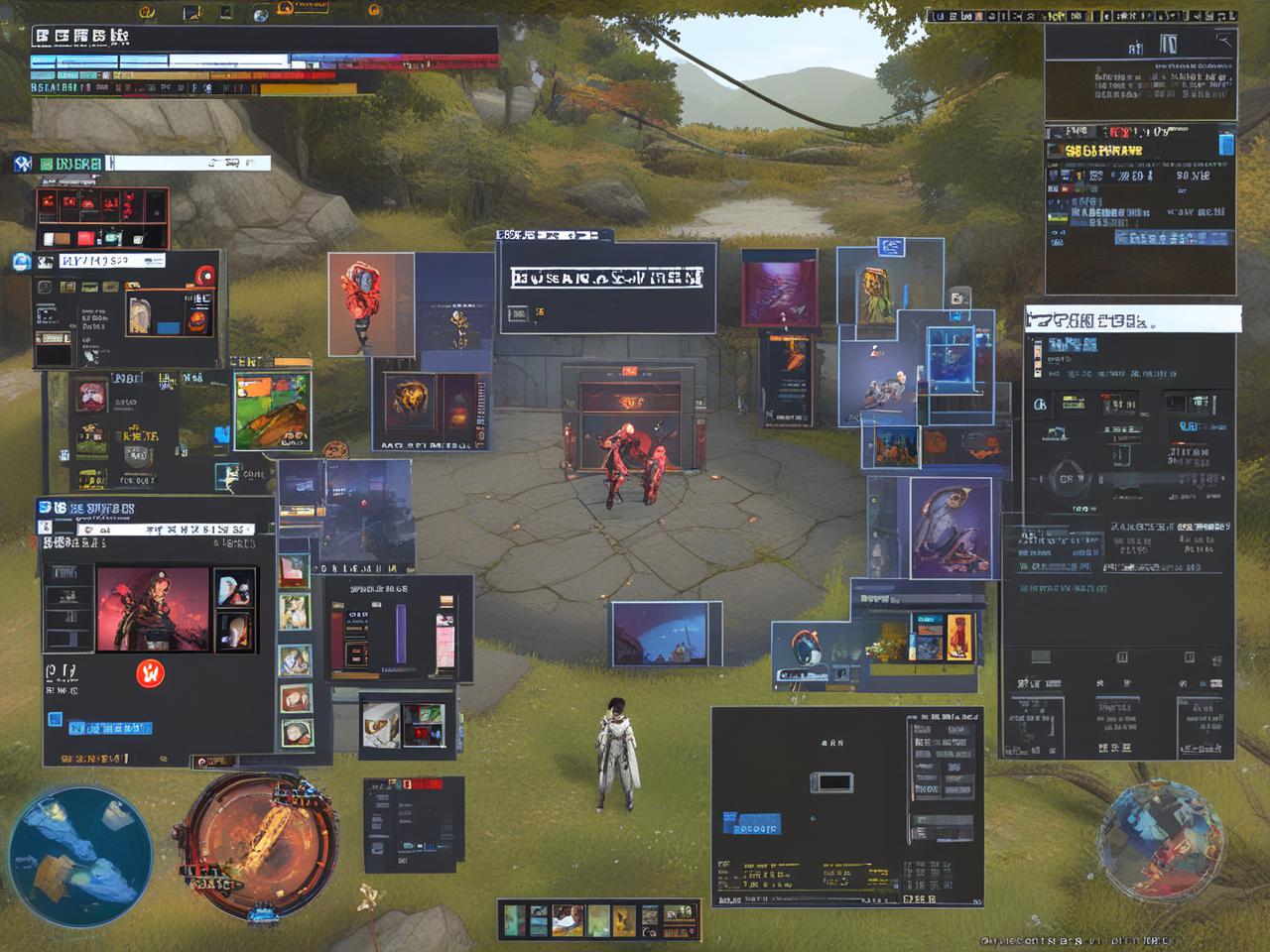Open the purple armored figure portrait

(x=951, y=526)
